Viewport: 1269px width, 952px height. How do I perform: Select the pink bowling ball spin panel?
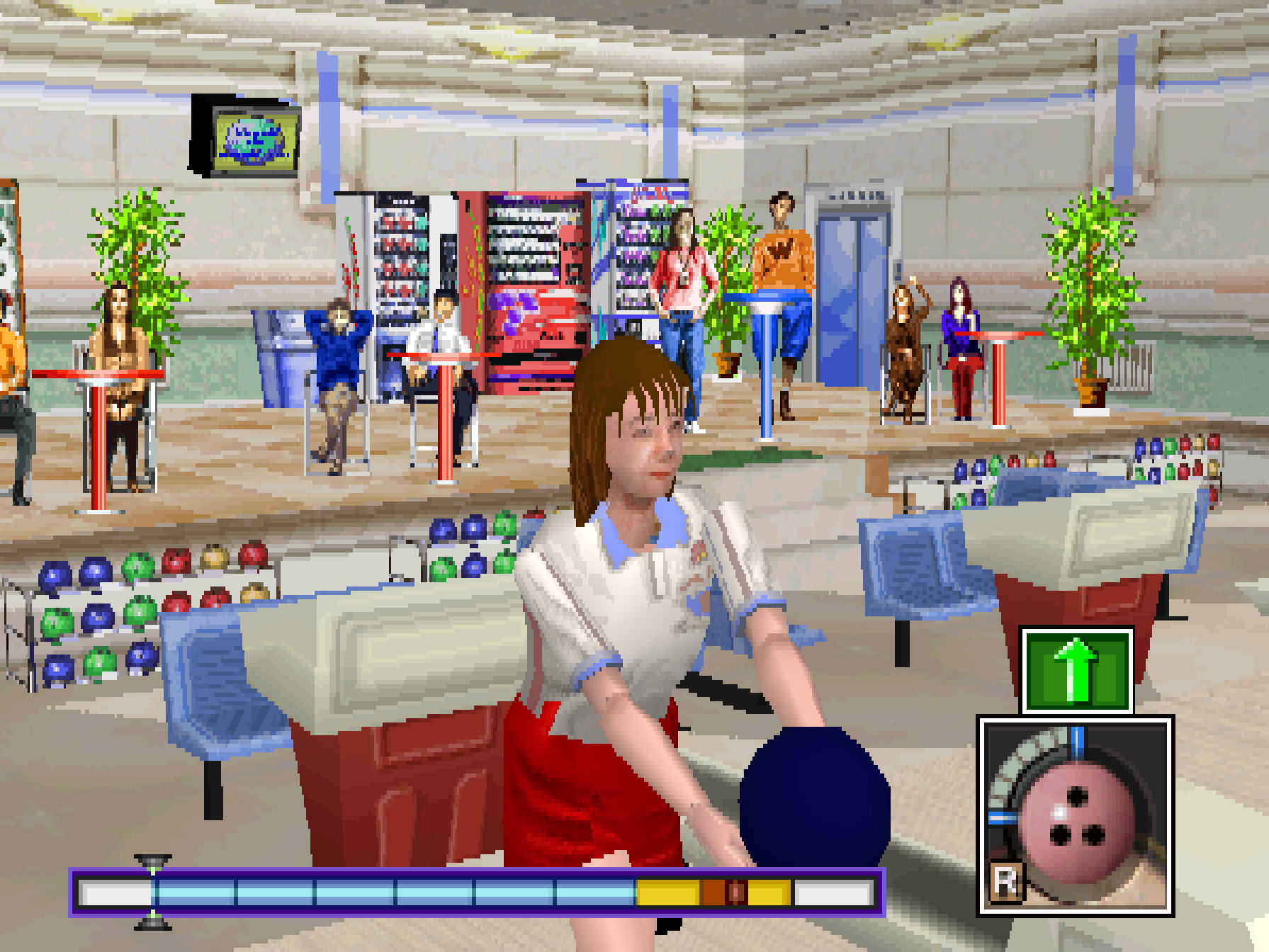[1075, 816]
